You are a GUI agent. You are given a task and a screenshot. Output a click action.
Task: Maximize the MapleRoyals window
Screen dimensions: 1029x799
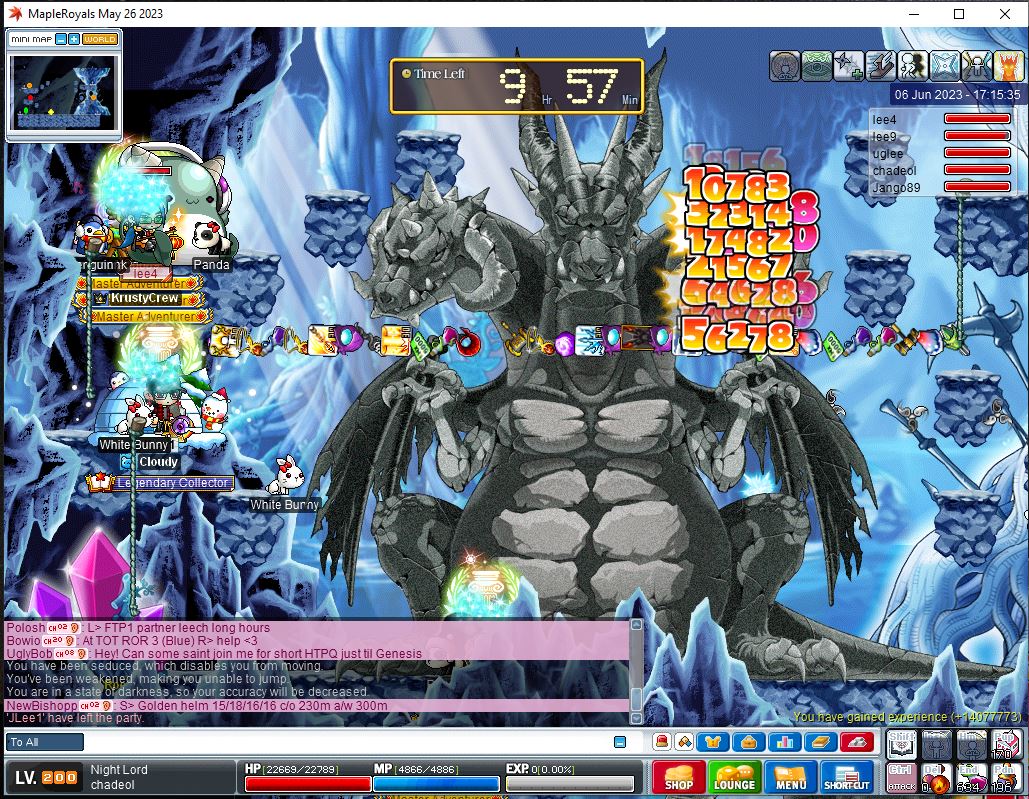(x=959, y=14)
